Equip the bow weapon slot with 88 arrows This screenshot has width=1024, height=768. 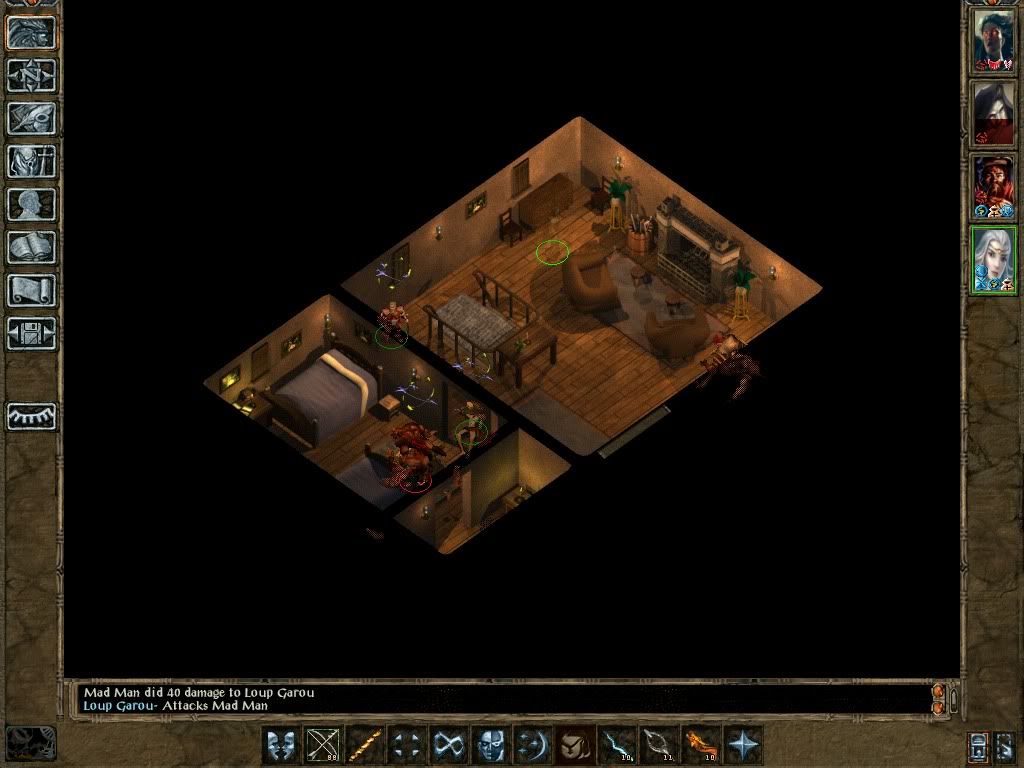coord(323,745)
